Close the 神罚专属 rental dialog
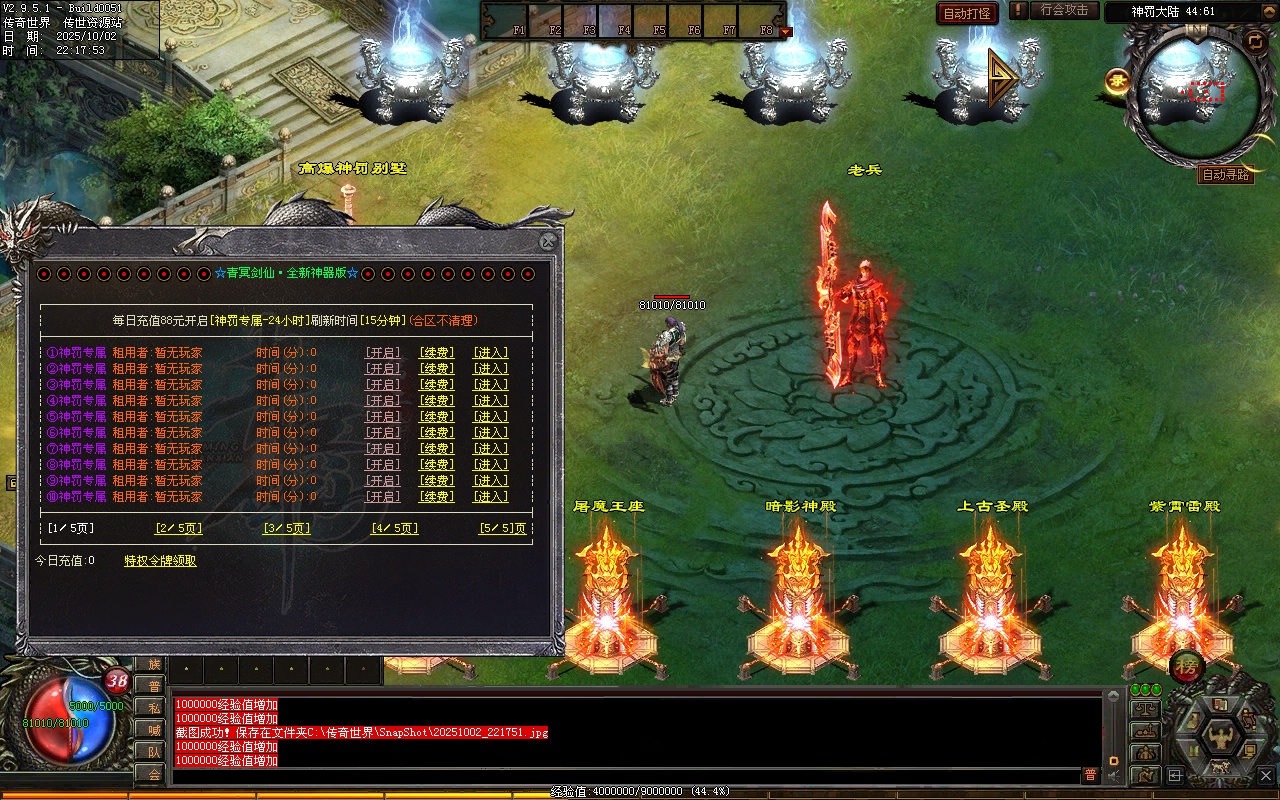 pyautogui.click(x=547, y=242)
